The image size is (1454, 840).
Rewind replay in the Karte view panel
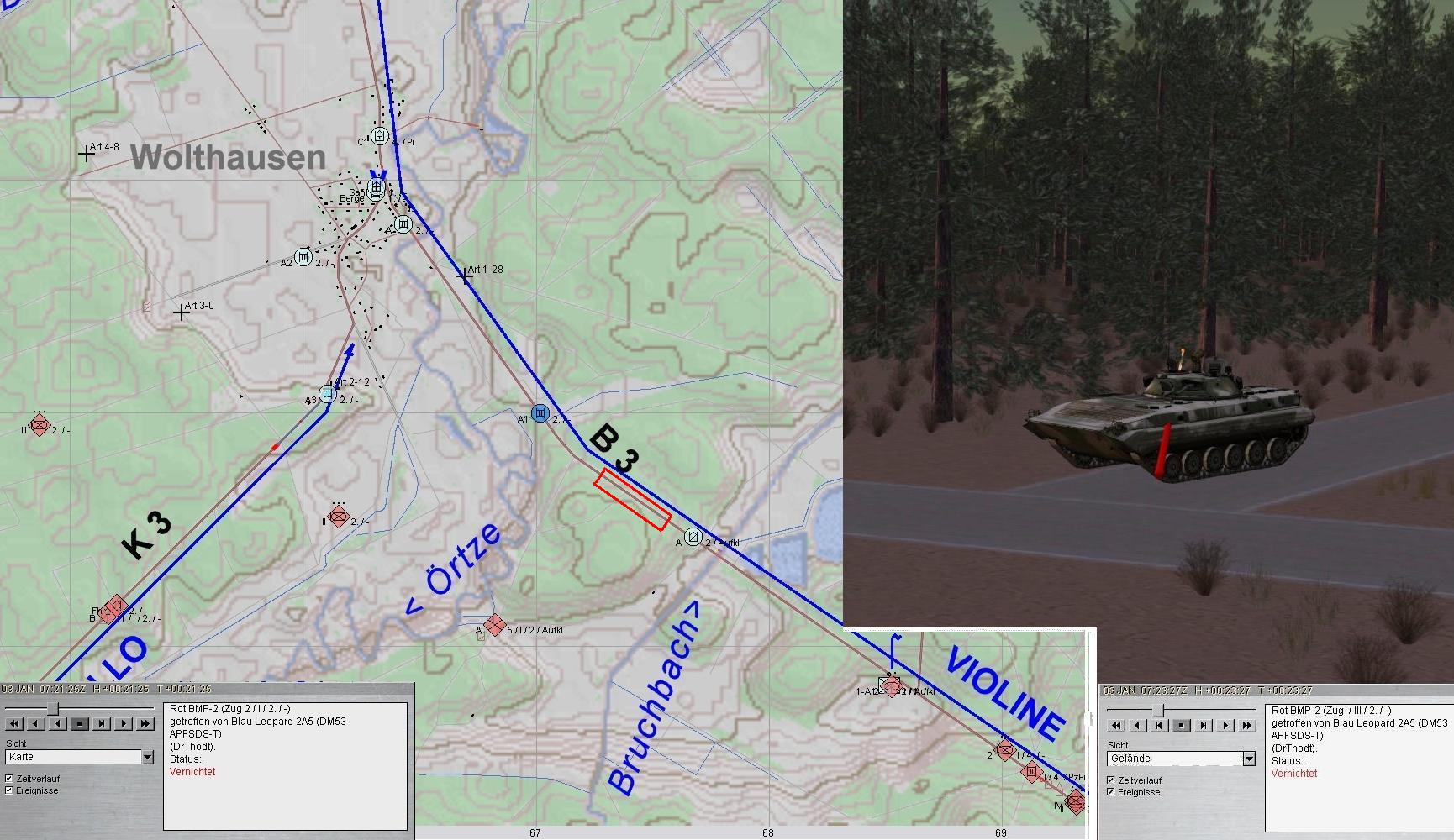click(14, 723)
